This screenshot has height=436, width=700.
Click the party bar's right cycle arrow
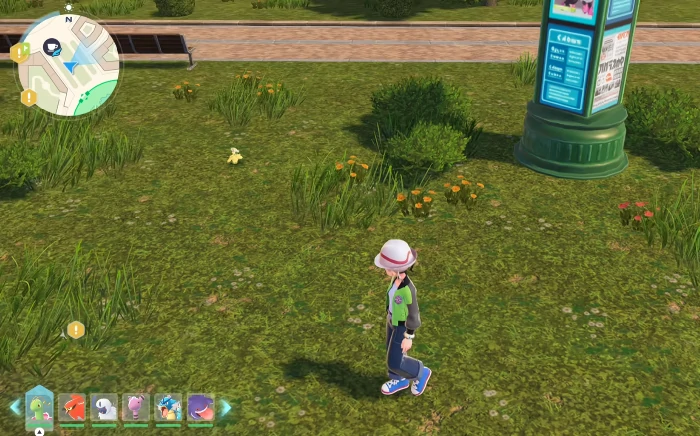point(226,407)
